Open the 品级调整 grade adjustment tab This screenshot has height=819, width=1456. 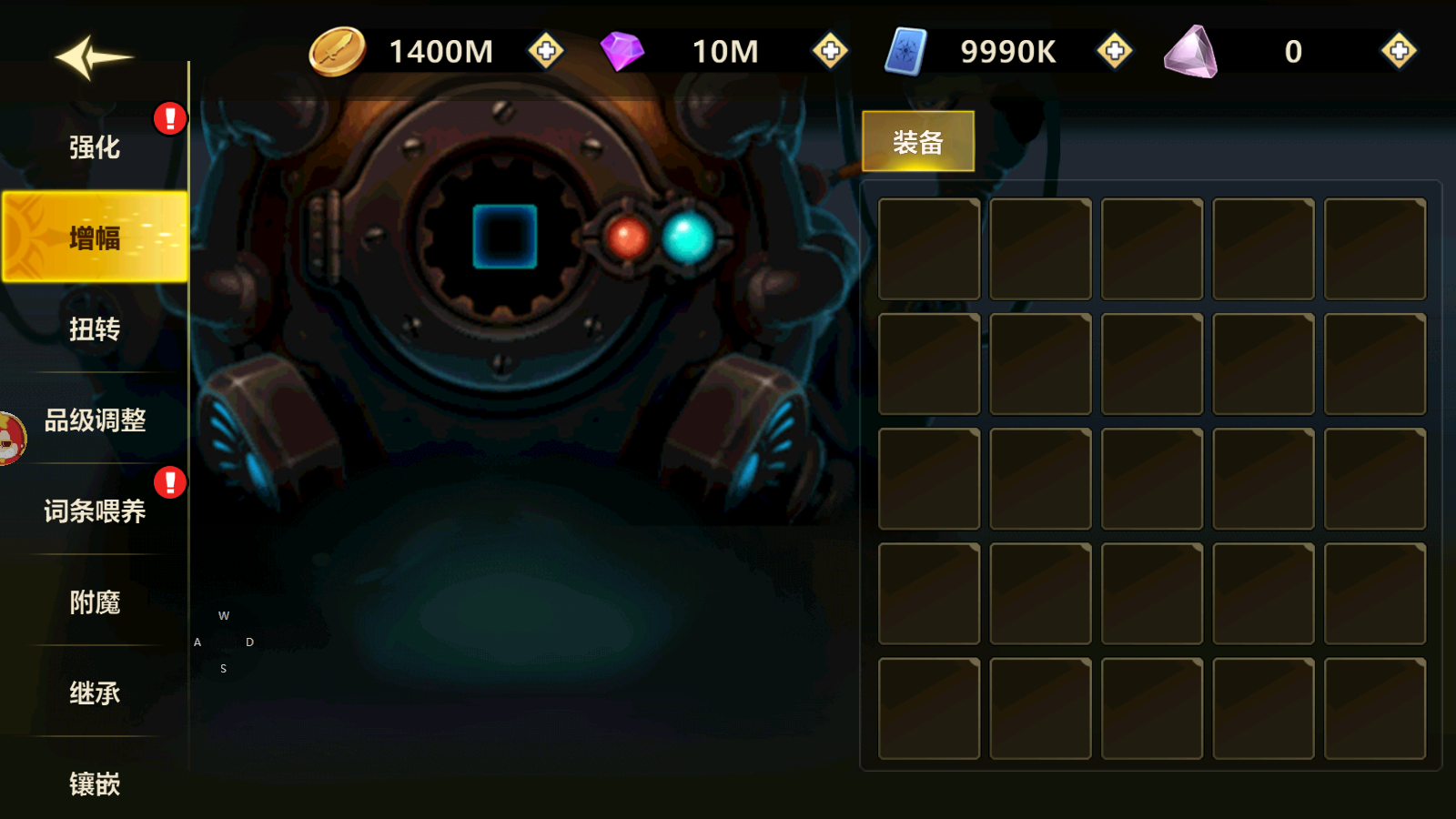click(95, 420)
